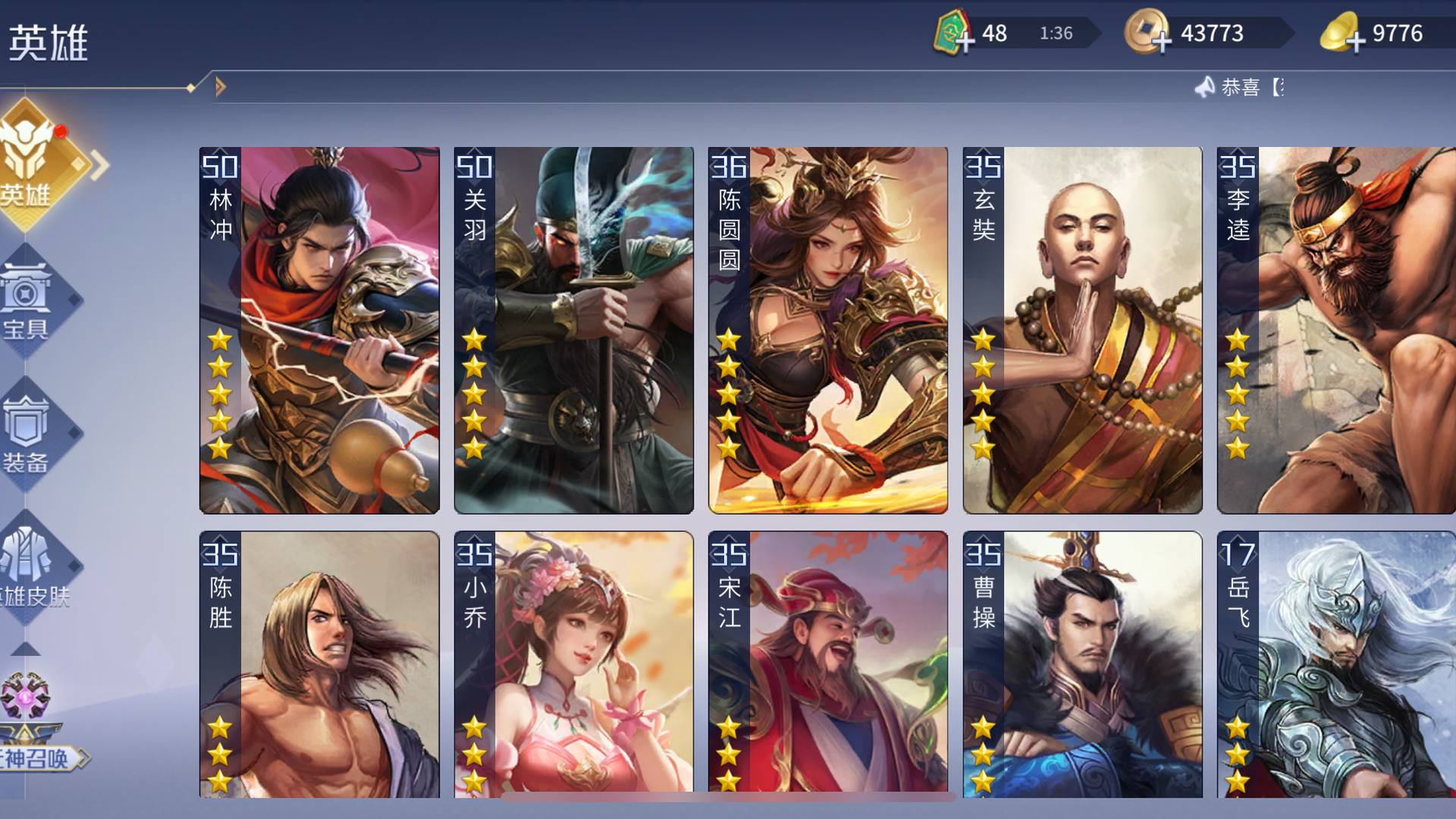The width and height of the screenshot is (1456, 819).
Task: Open the 英雄皮肤 skins tab
Action: (x=30, y=569)
